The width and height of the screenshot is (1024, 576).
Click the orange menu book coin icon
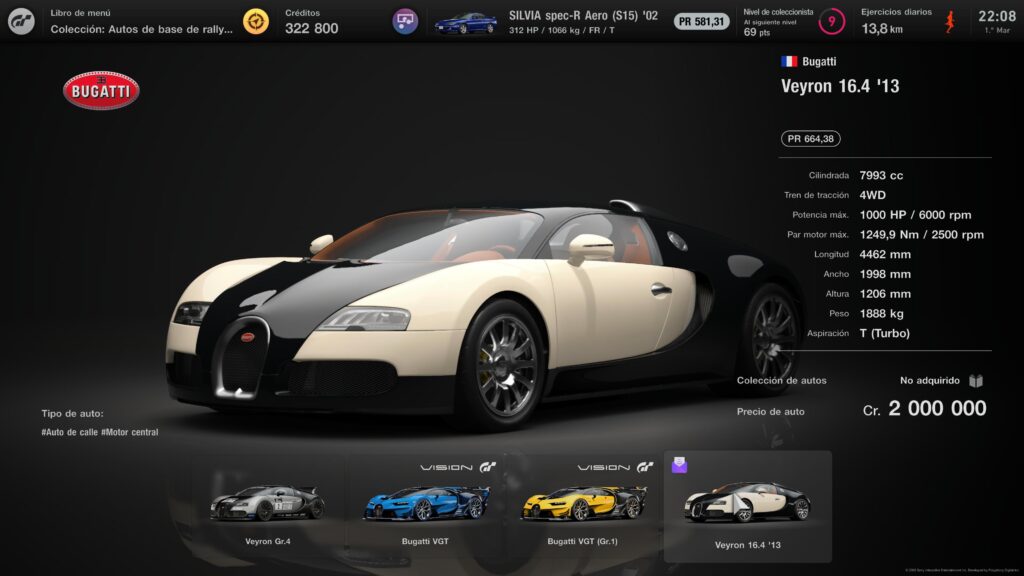tap(256, 21)
